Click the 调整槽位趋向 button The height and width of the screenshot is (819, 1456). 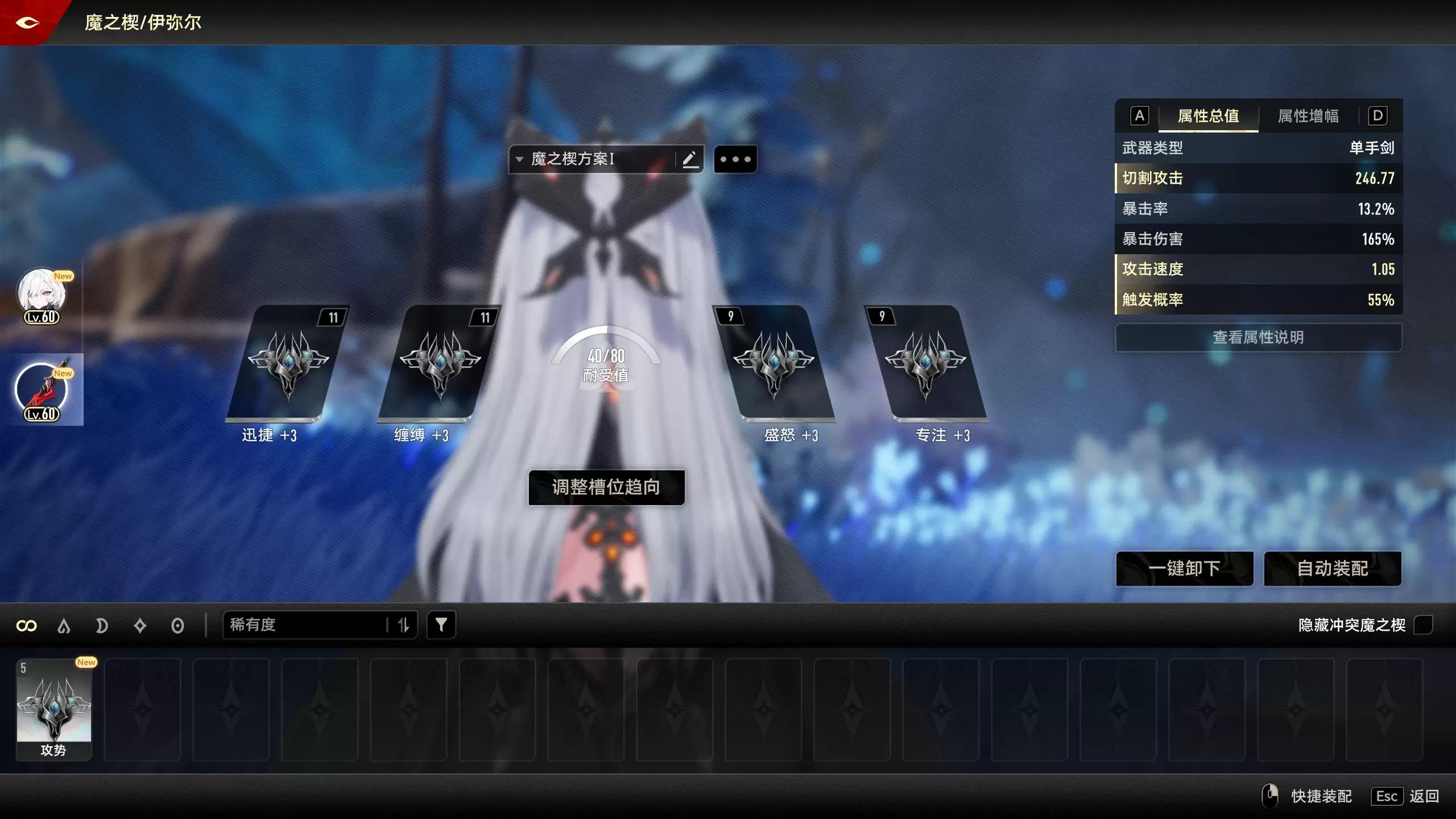(606, 487)
